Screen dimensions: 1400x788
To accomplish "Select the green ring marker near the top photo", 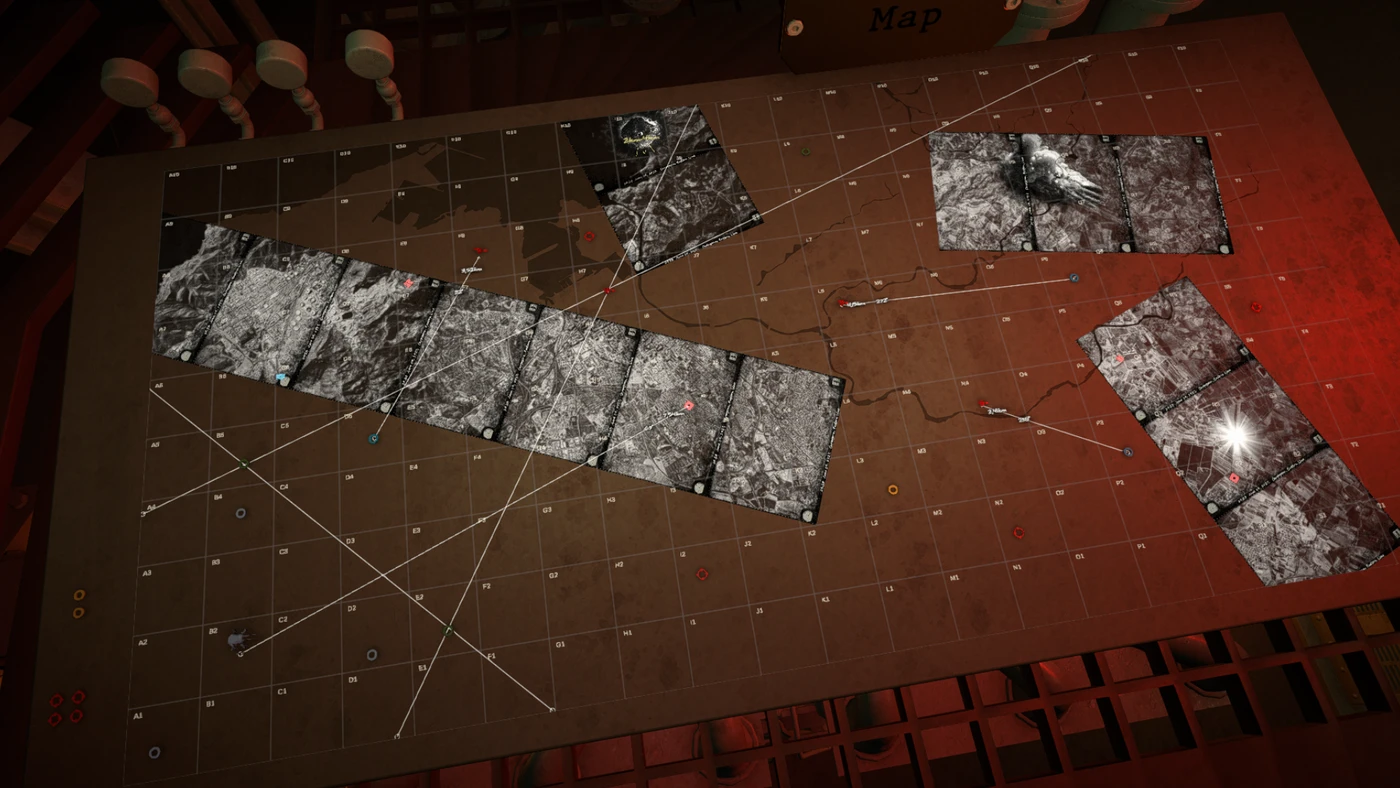I will coord(806,152).
